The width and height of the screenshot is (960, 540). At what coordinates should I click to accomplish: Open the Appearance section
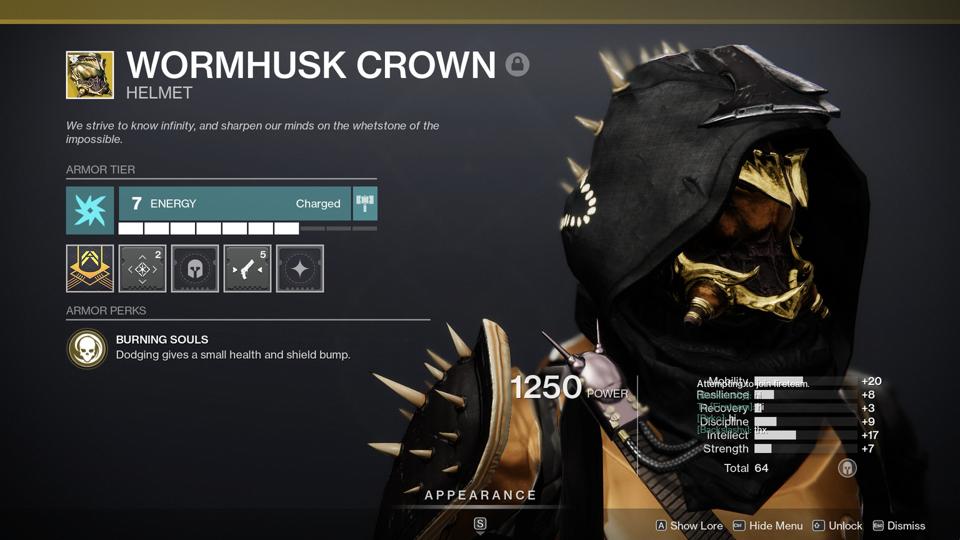(x=480, y=495)
